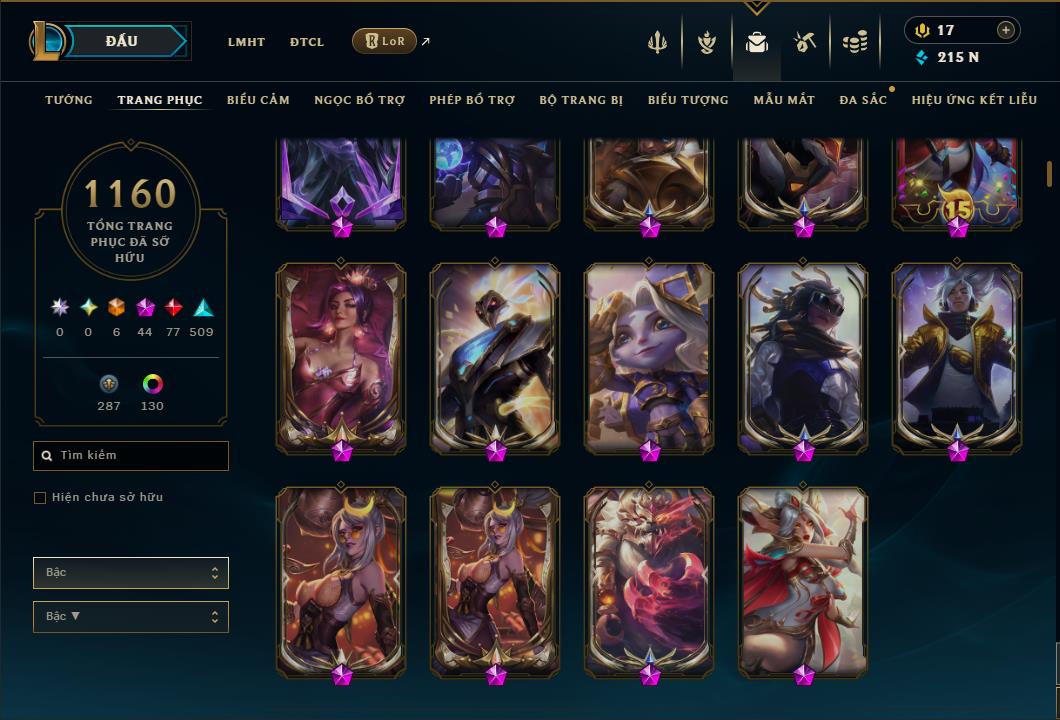Open the Bậc ▼ sort dropdown
The height and width of the screenshot is (720, 1060).
pyautogui.click(x=131, y=617)
